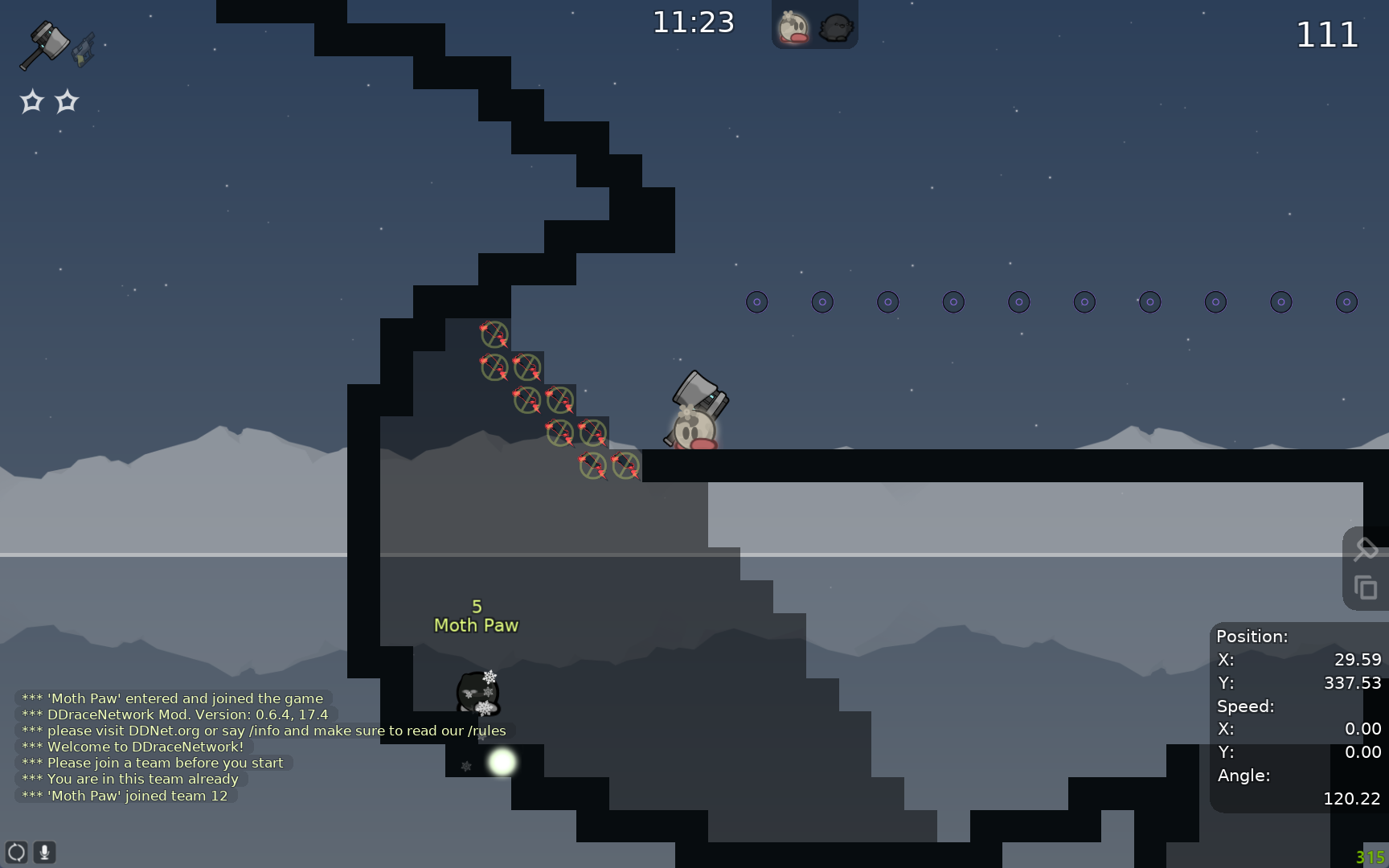This screenshot has height=868, width=1389.
Task: Toggle the microphone button
Action: coord(45,852)
